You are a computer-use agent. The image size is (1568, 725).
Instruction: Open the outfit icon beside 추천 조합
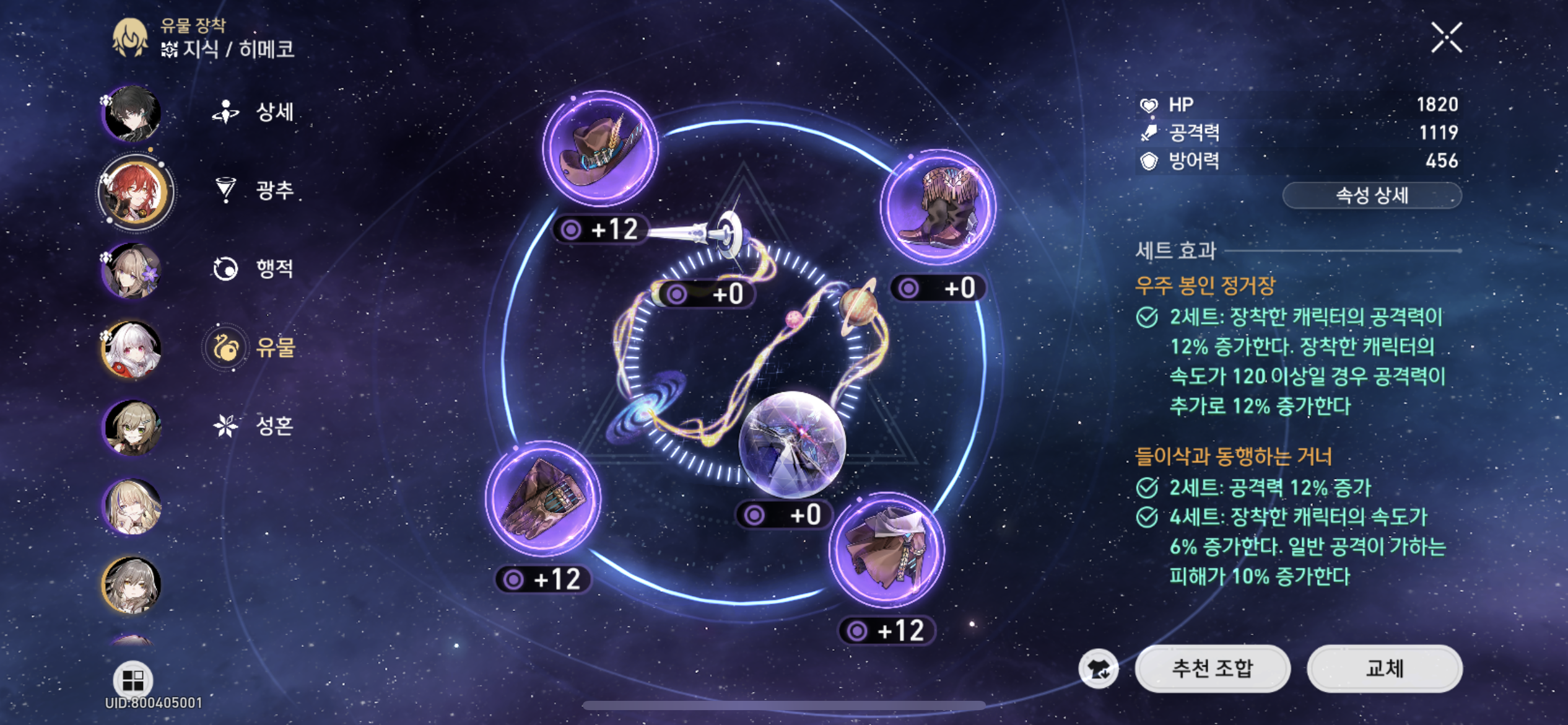tap(1098, 669)
